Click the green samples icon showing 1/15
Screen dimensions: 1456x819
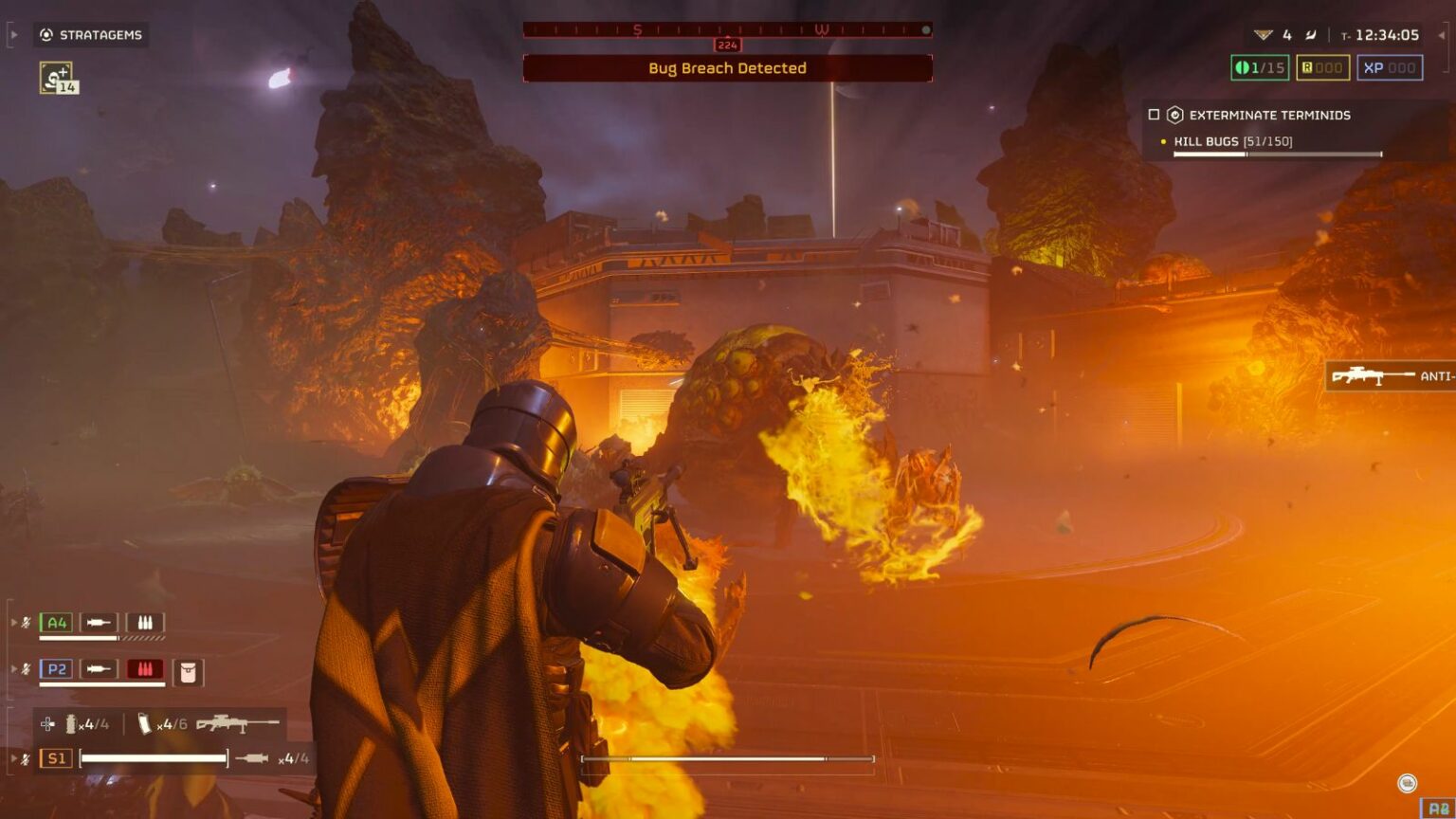click(1258, 67)
